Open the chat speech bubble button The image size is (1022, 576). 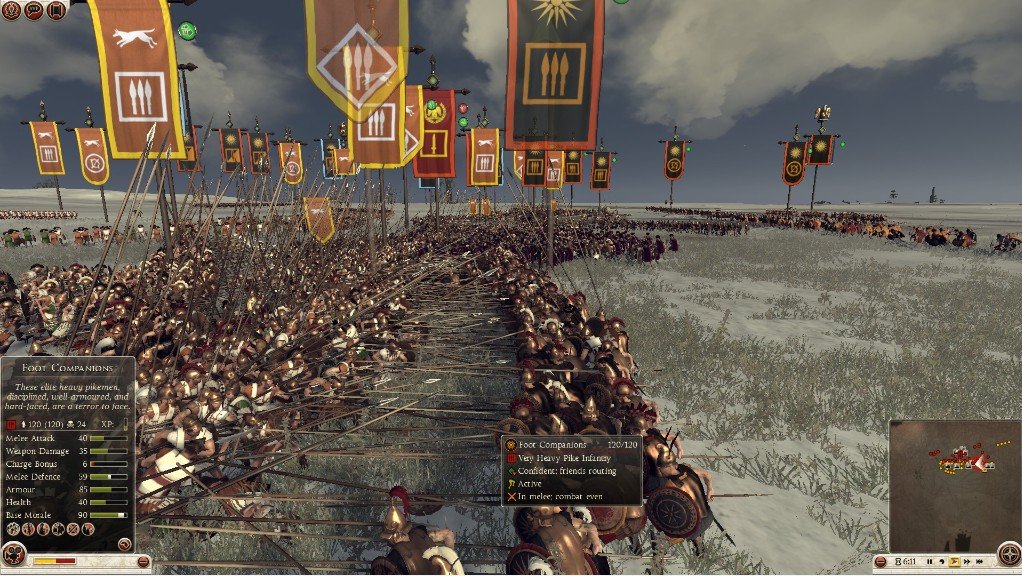click(x=34, y=10)
